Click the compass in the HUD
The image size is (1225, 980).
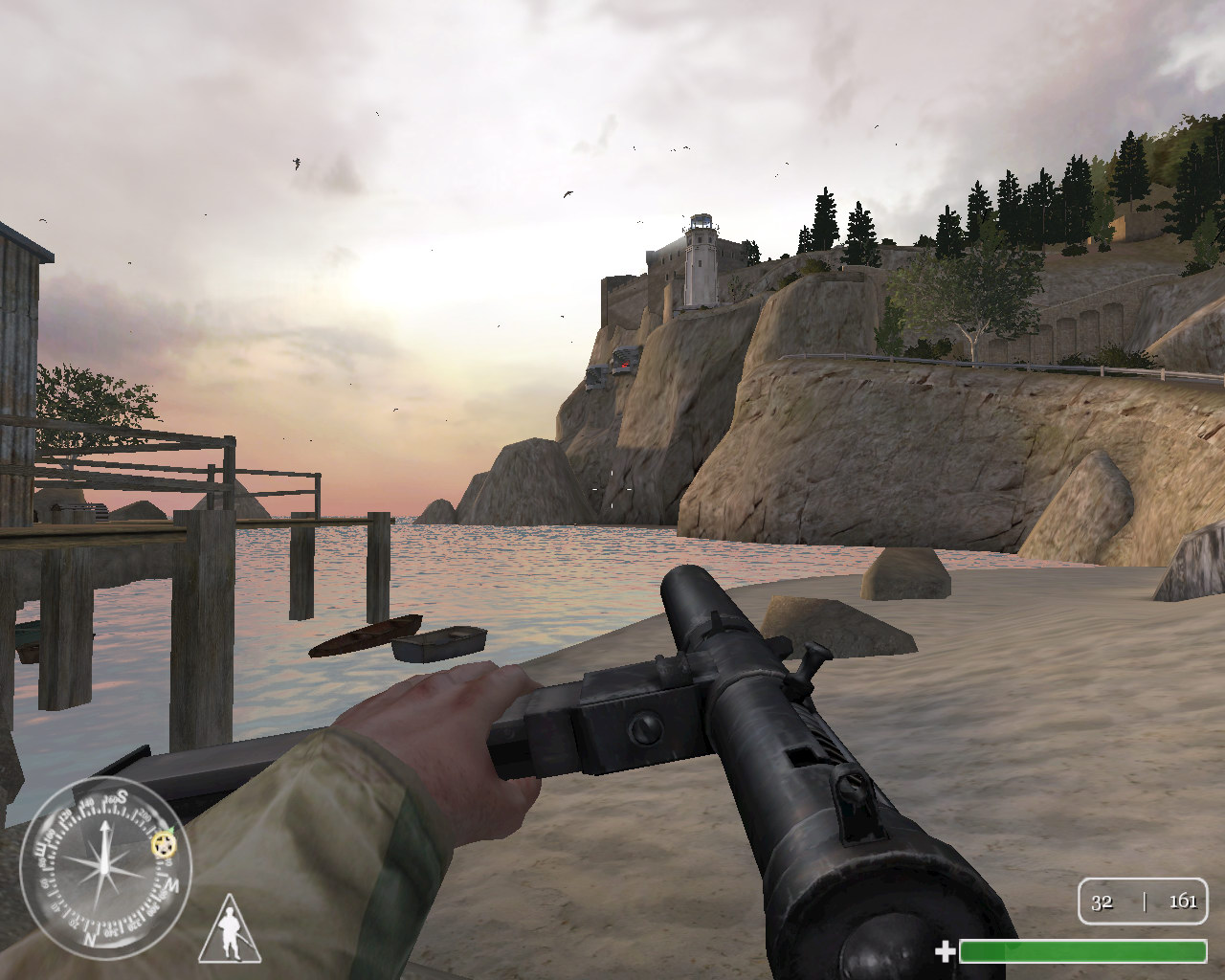pos(105,863)
